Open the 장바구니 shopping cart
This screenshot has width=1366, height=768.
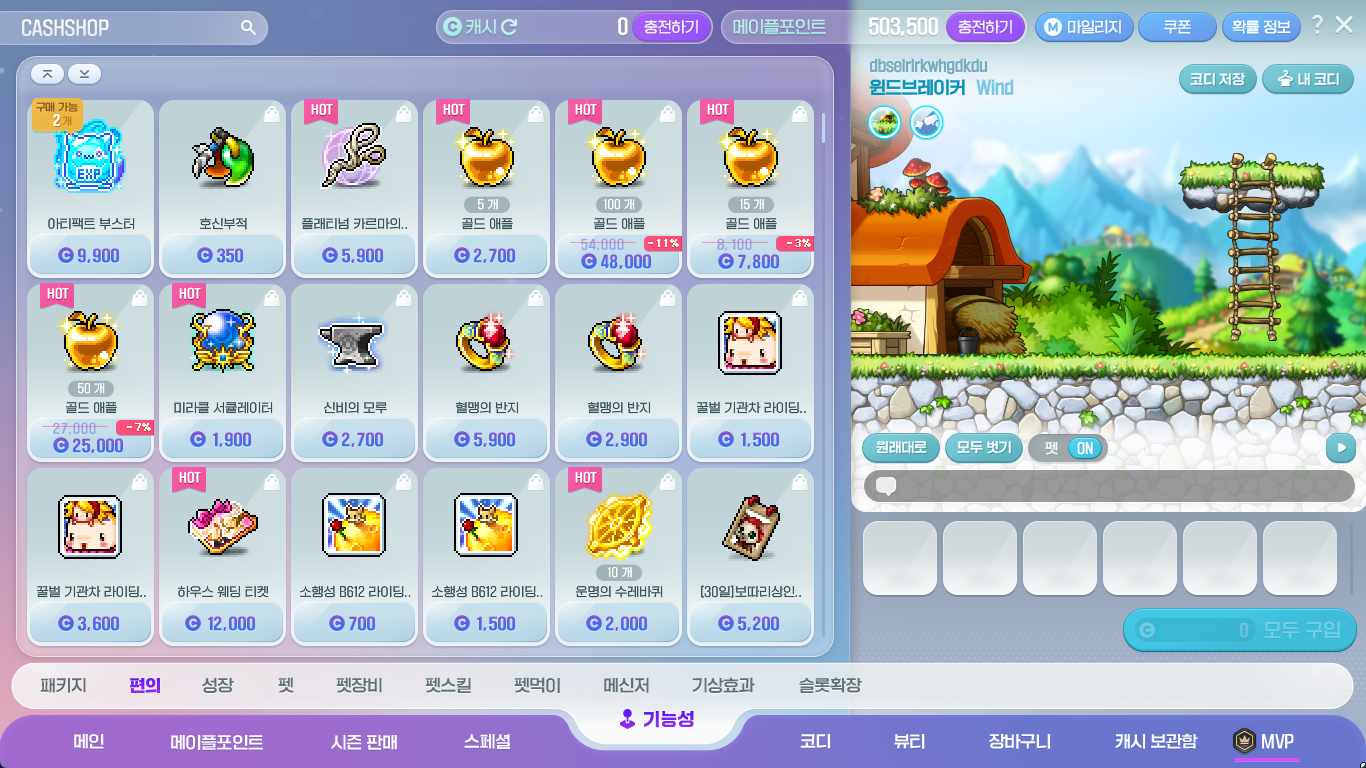(x=1019, y=742)
